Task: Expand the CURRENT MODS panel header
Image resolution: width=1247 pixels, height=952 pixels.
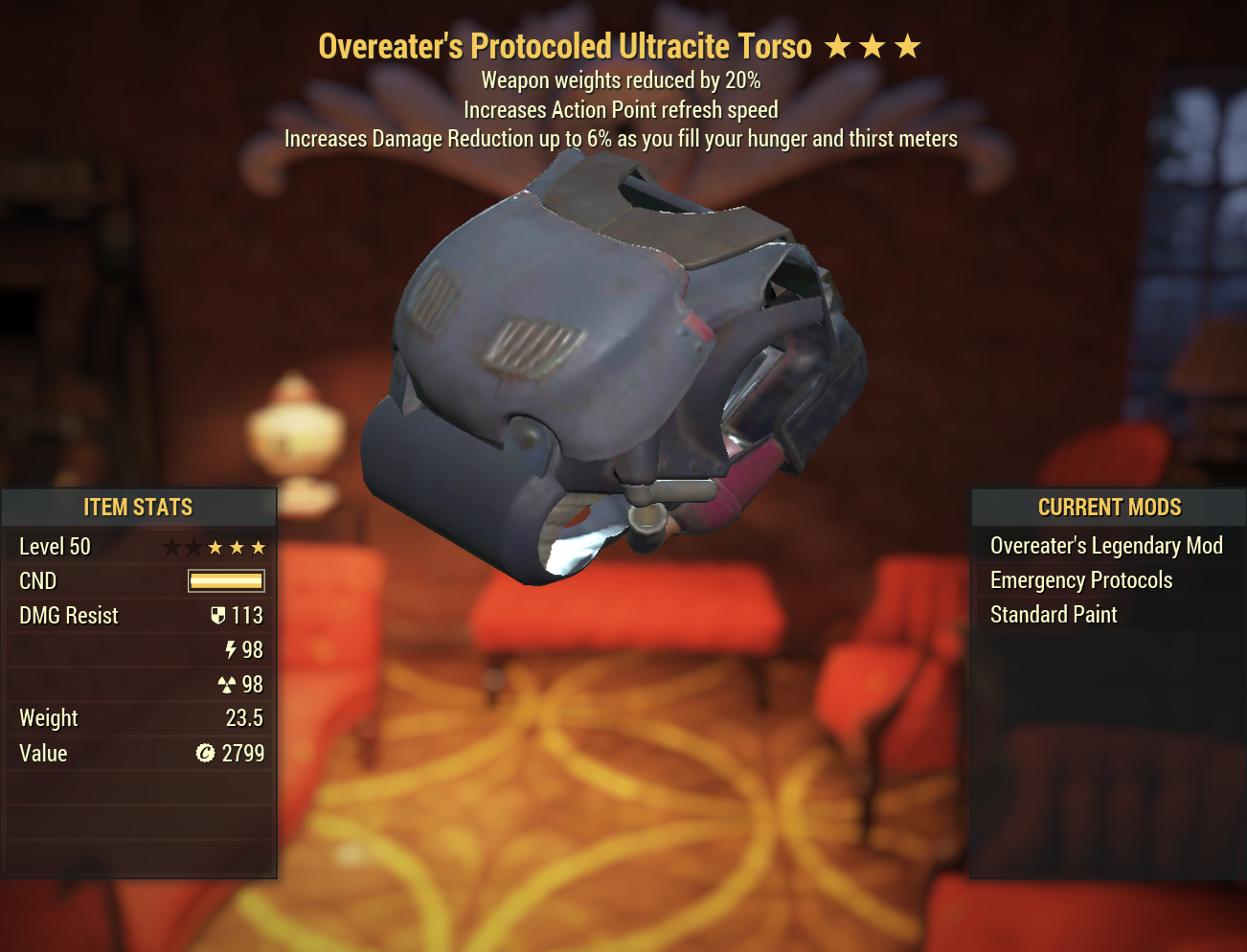Action: 1110,508
